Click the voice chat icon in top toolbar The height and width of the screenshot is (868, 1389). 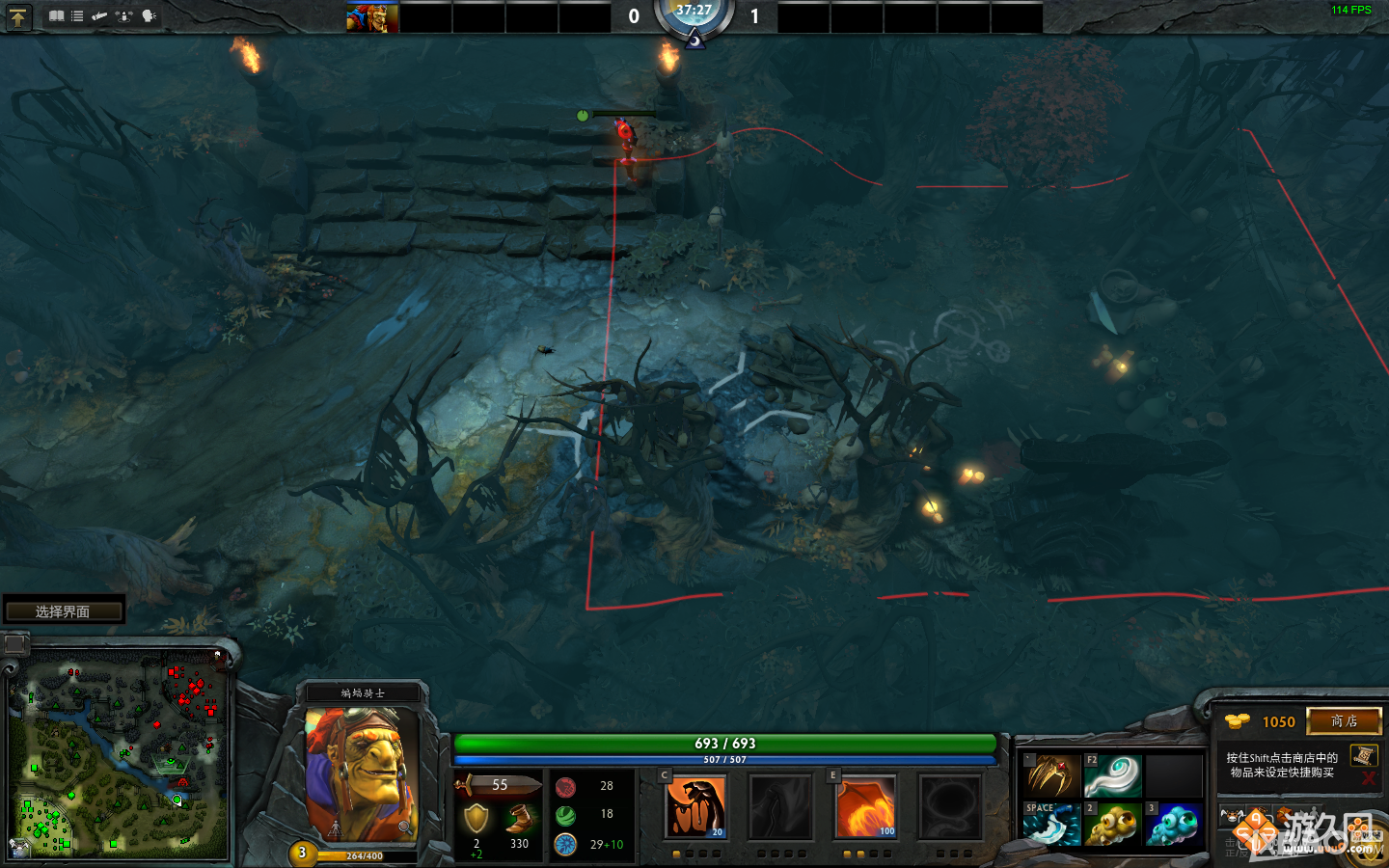(147, 15)
